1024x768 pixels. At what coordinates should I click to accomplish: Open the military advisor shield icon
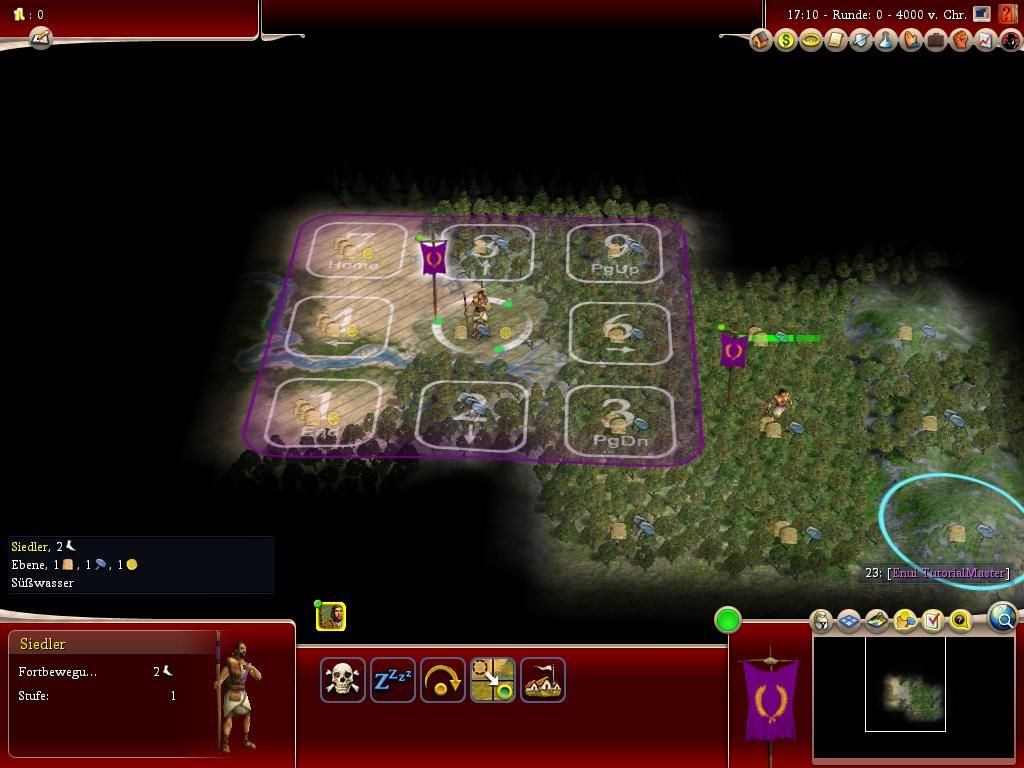pyautogui.click(x=861, y=41)
